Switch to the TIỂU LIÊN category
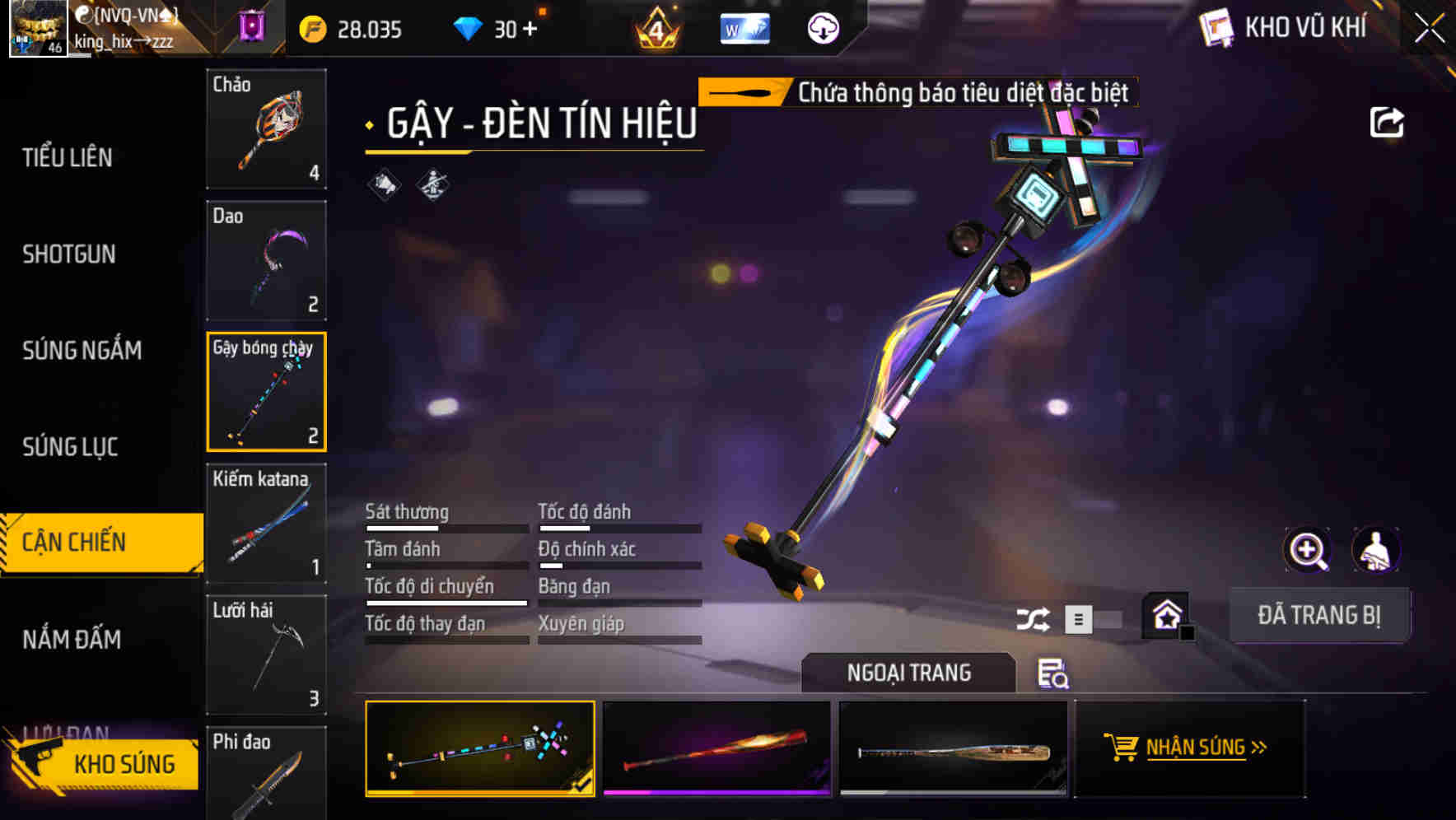 [x=68, y=157]
